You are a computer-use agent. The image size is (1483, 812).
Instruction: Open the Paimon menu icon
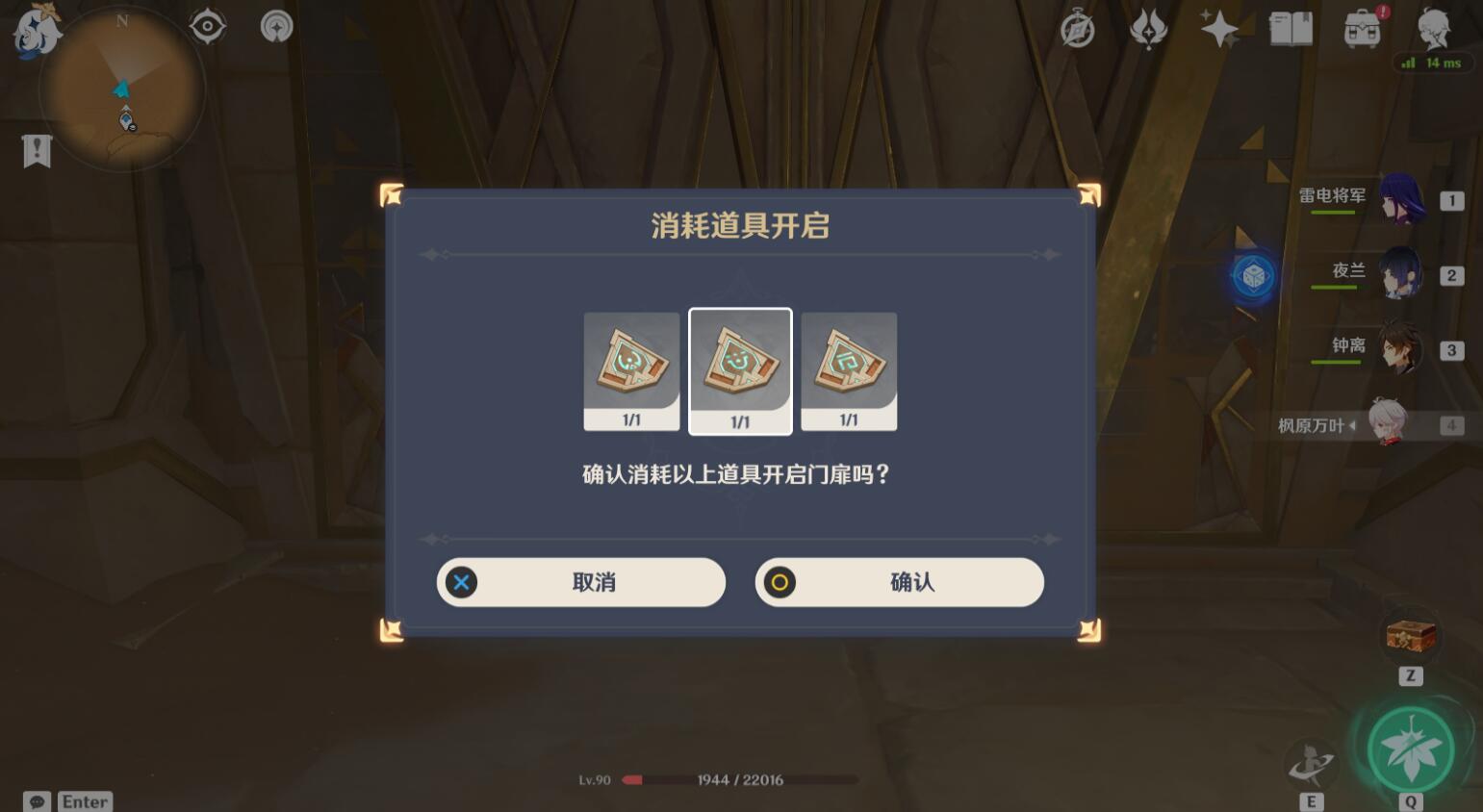point(35,29)
